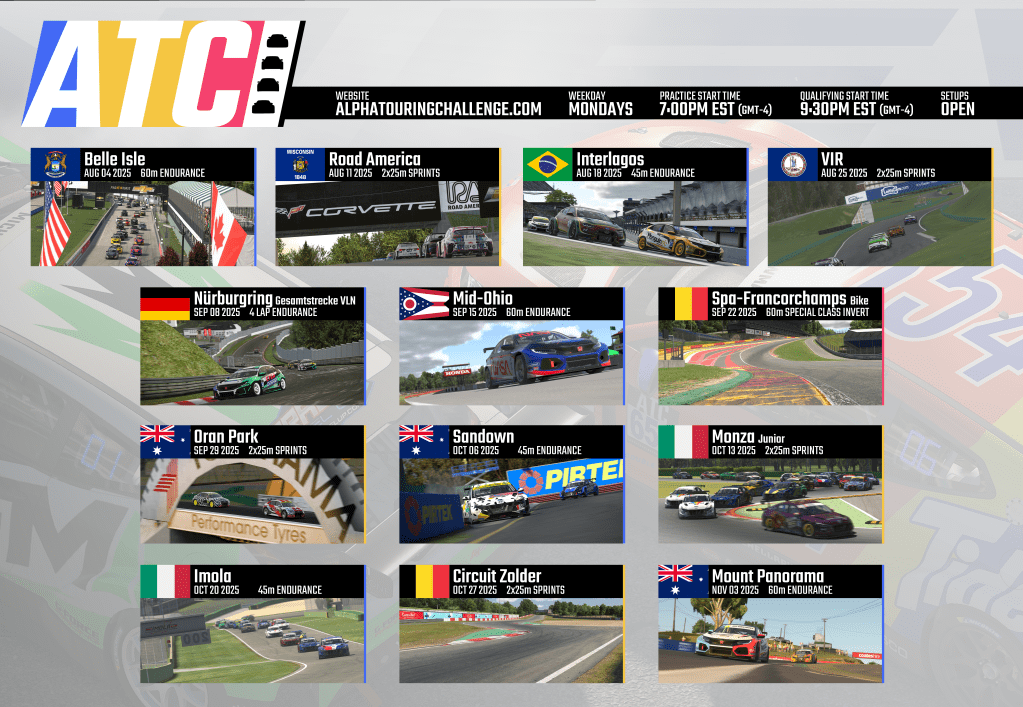
Task: Pick the Circuit Zolder sprint card
Action: click(511, 623)
